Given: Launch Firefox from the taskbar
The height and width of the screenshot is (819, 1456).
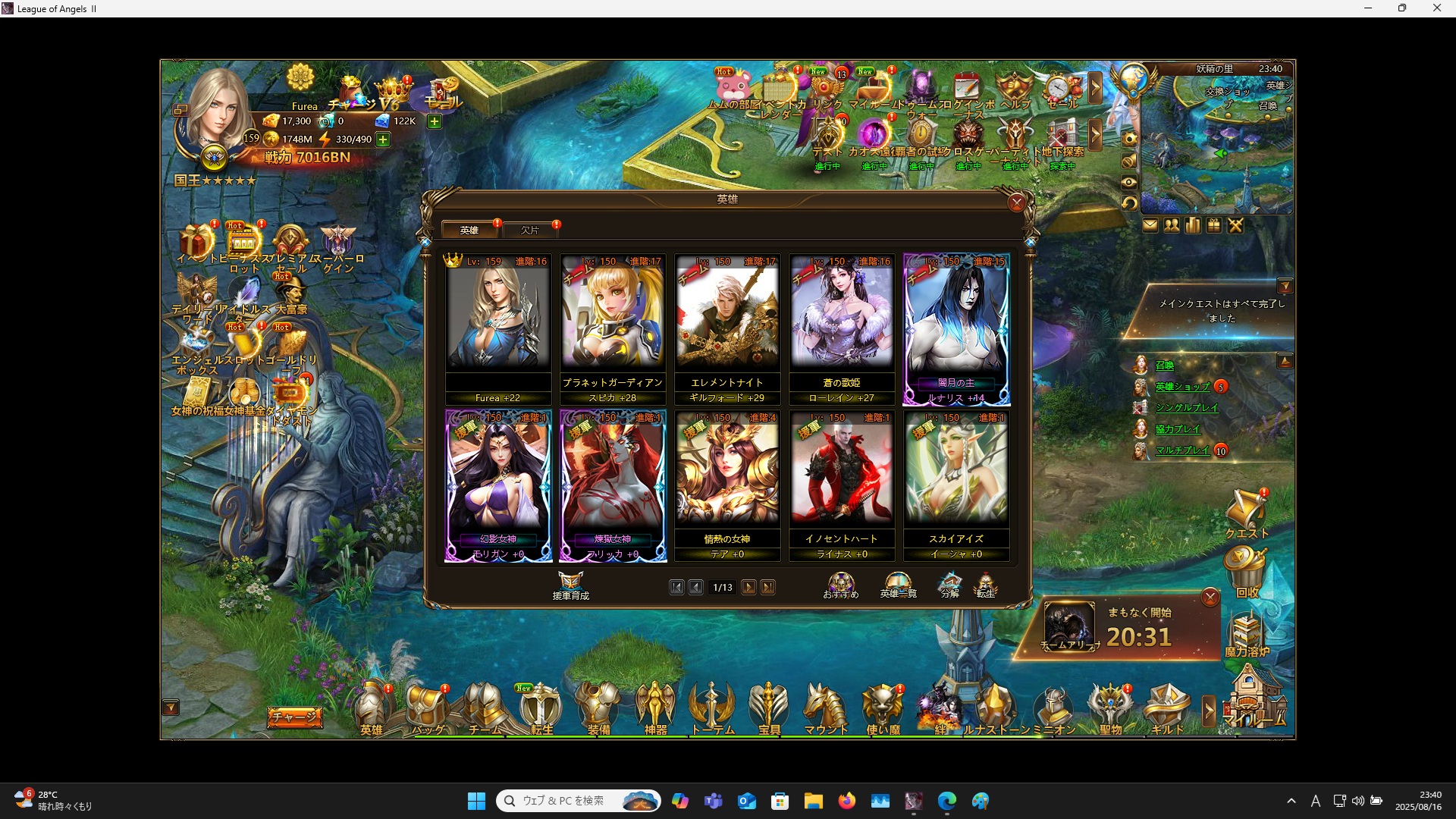Looking at the screenshot, I should click(x=848, y=801).
